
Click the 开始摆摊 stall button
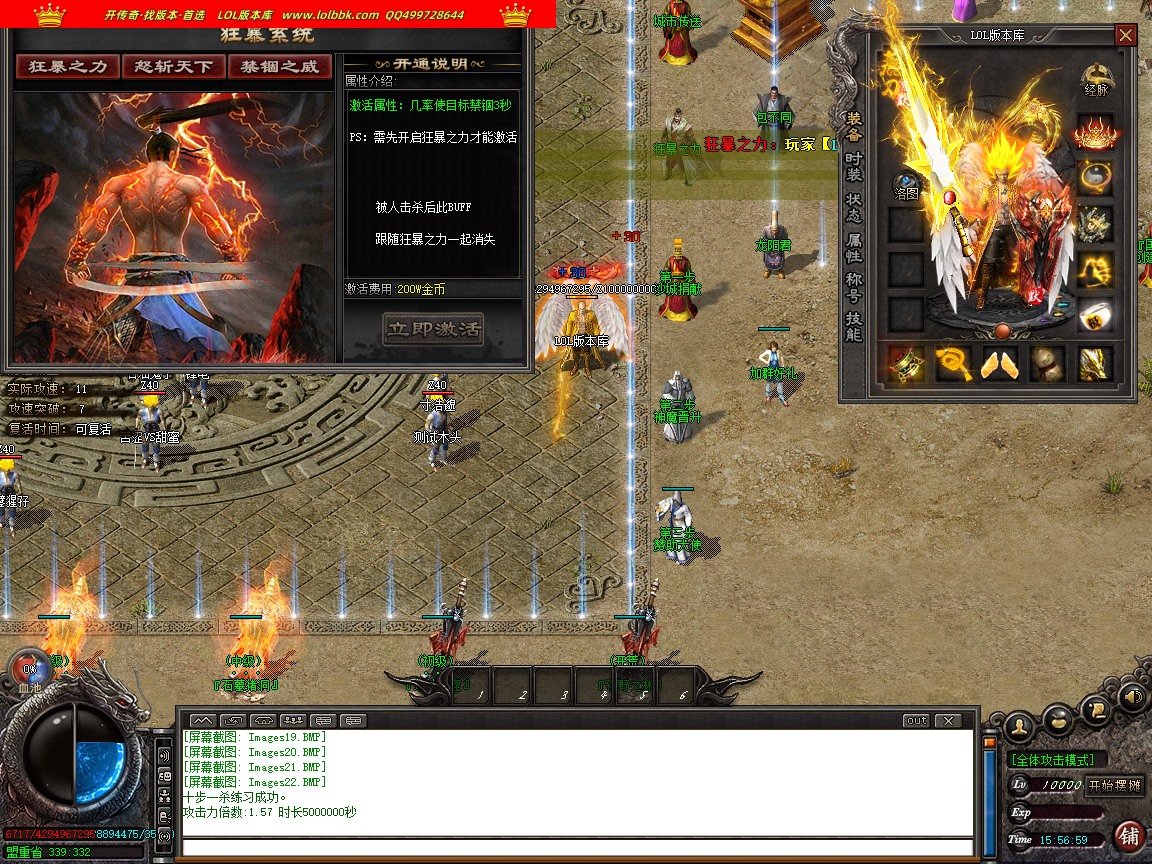(x=1114, y=785)
